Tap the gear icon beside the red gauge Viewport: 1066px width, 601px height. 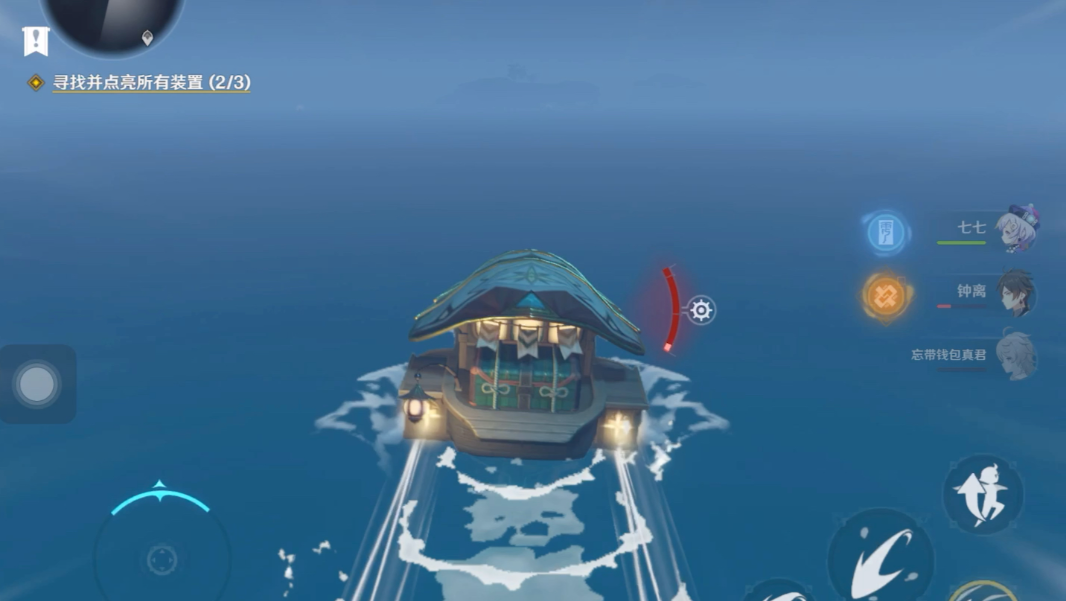701,310
